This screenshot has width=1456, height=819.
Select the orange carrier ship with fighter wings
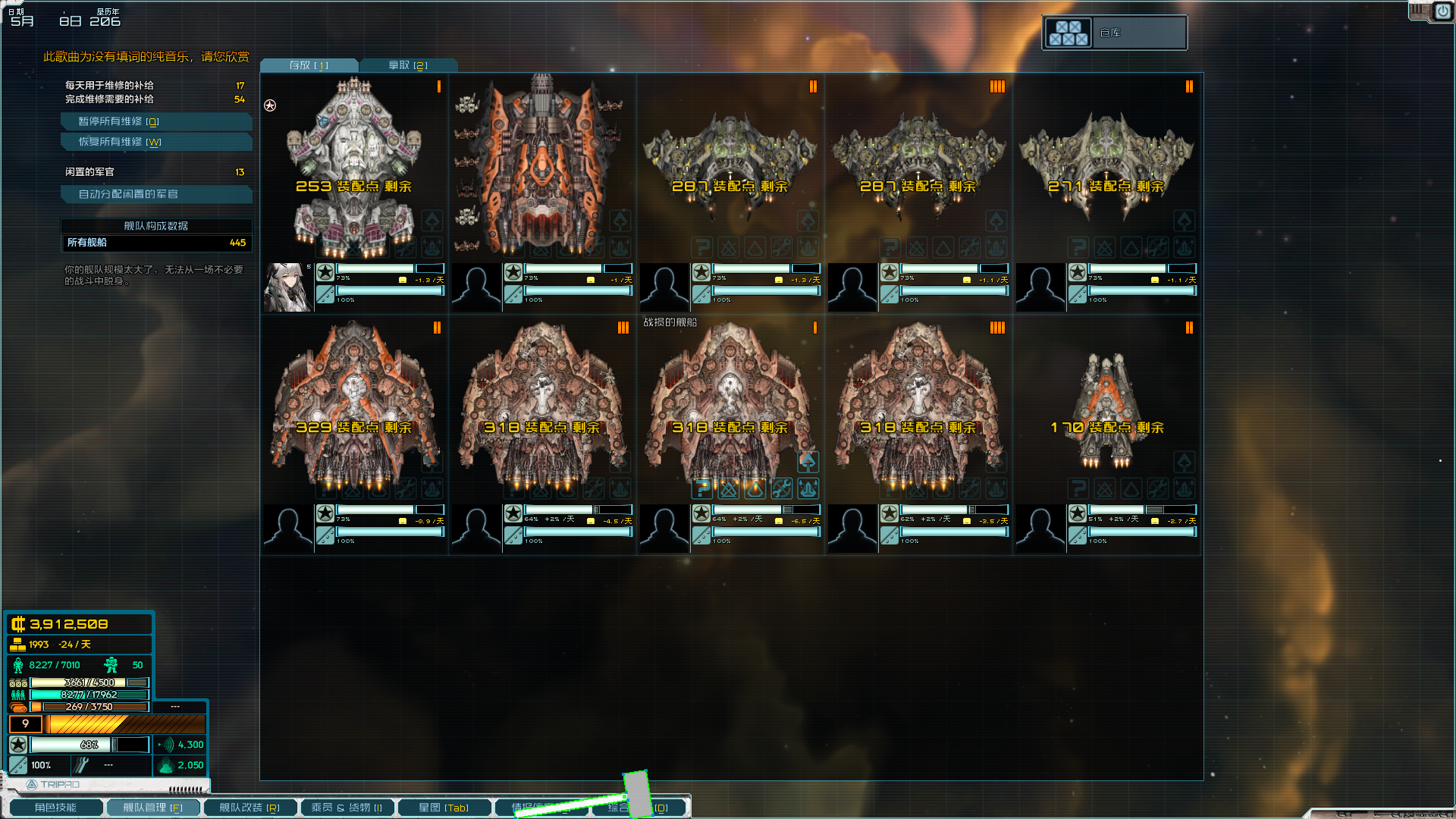point(541,167)
